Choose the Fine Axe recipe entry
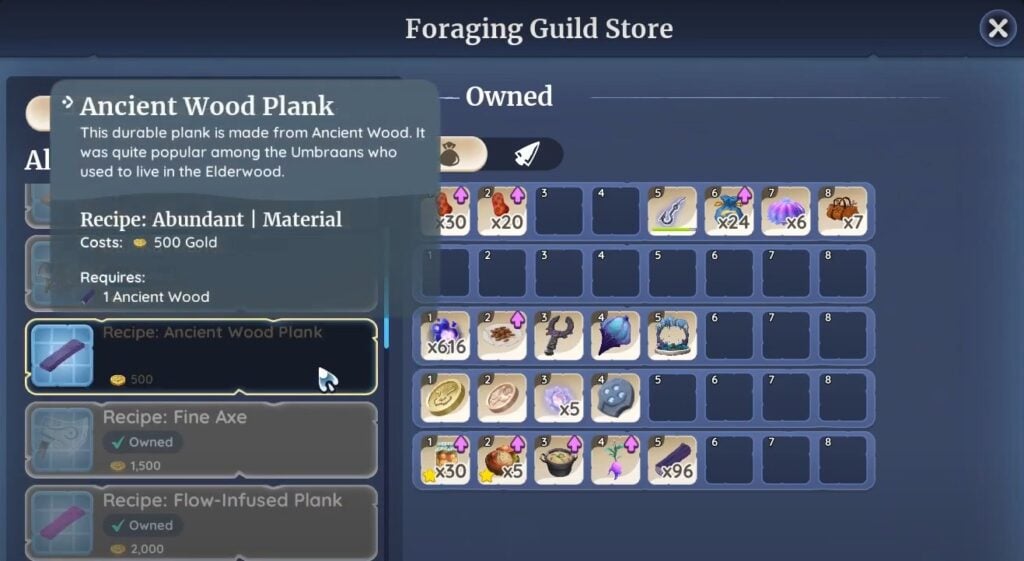Image resolution: width=1024 pixels, height=561 pixels. pos(201,438)
